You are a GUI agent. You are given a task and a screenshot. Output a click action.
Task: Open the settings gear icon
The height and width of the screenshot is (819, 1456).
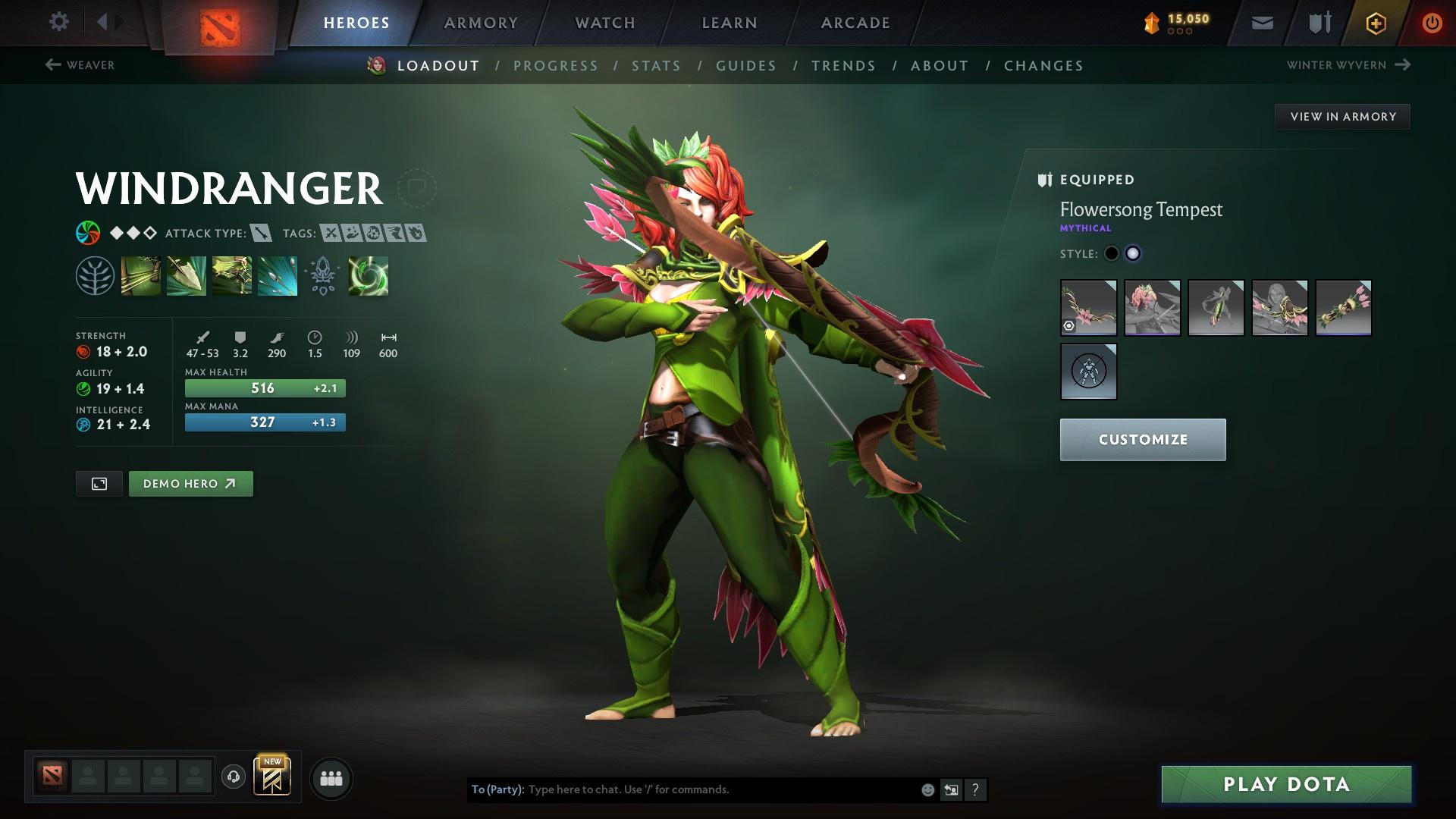click(58, 22)
